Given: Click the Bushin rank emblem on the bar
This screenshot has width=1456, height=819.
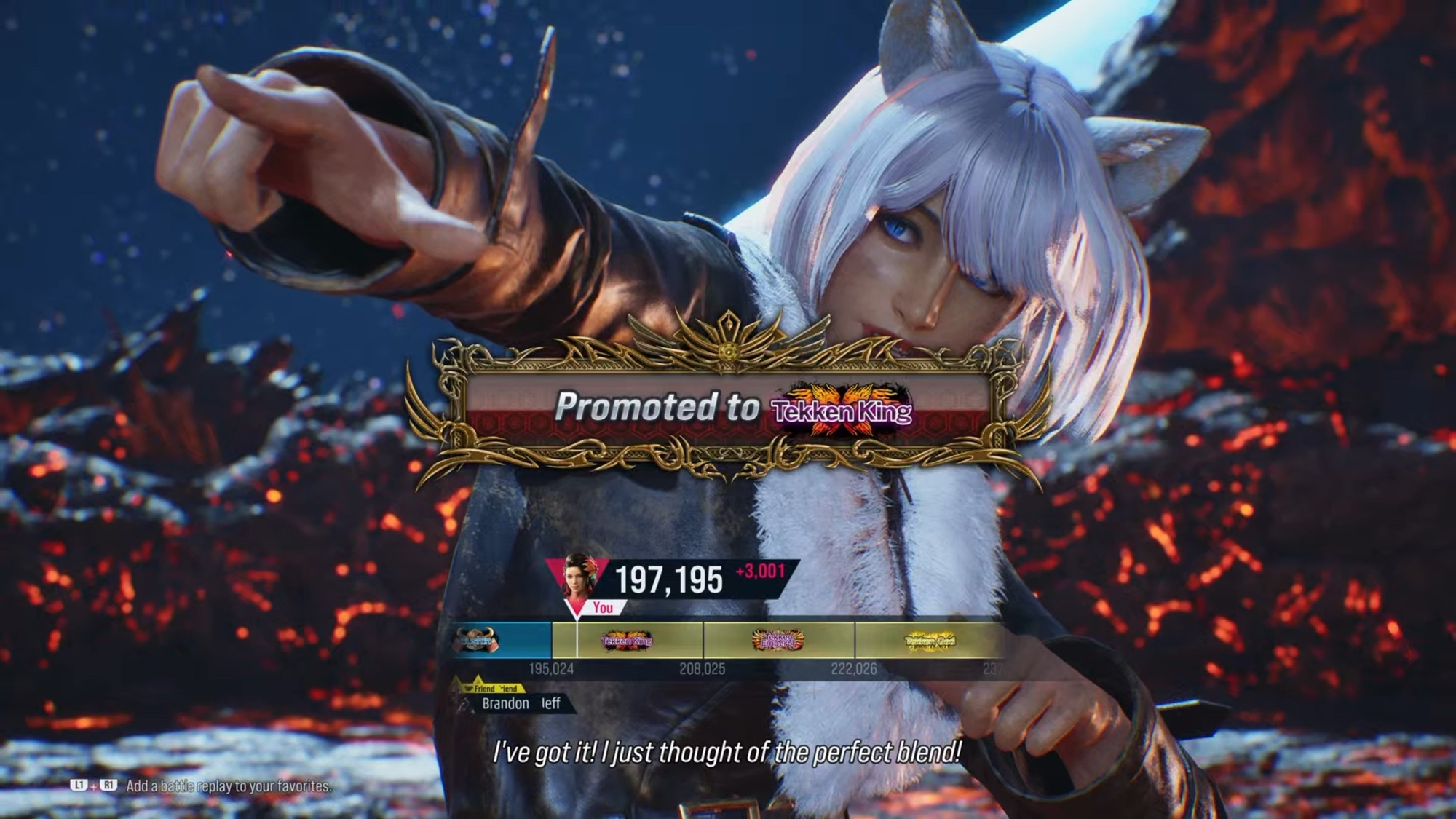Looking at the screenshot, I should tap(478, 641).
